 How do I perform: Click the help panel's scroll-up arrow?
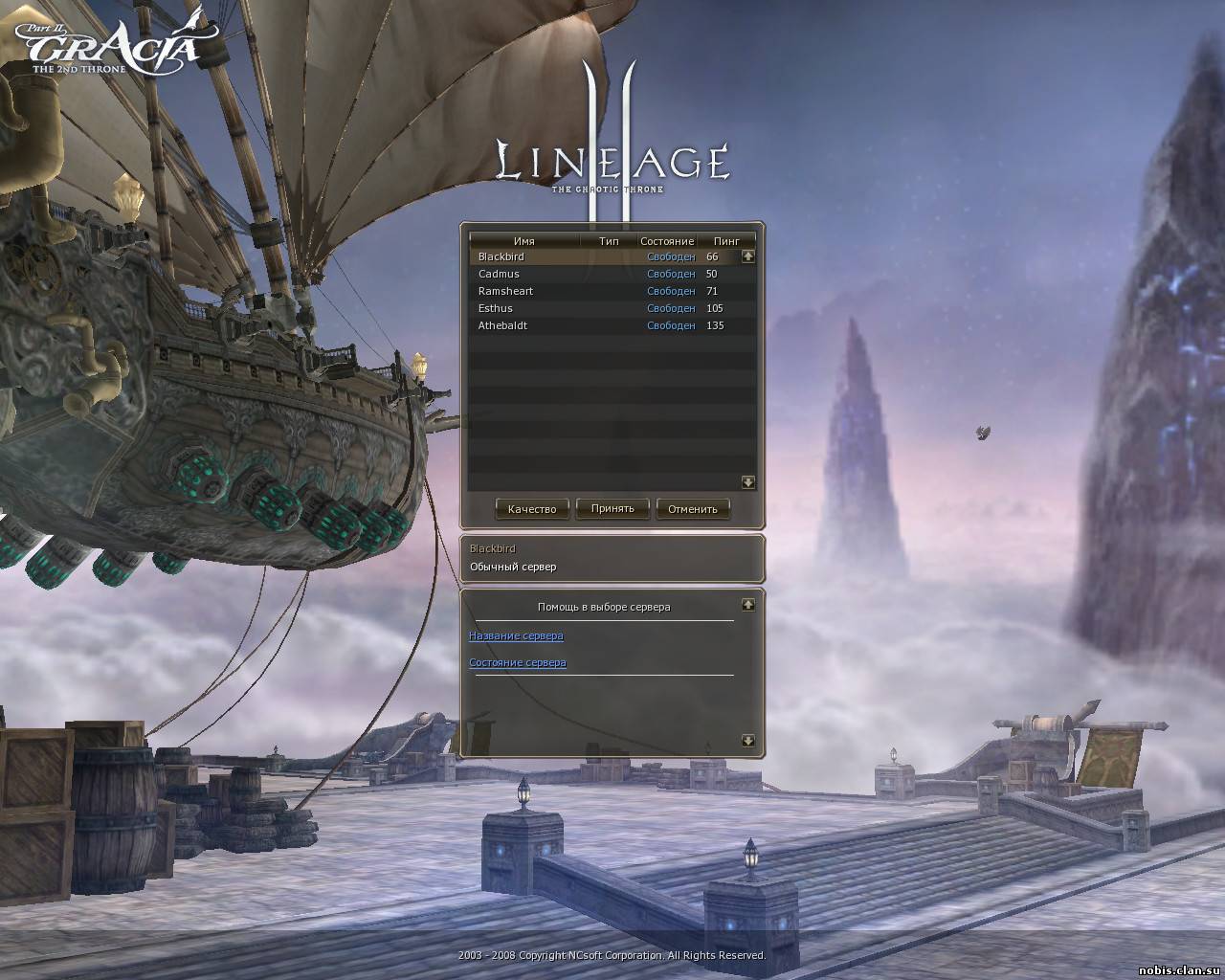pos(748,605)
